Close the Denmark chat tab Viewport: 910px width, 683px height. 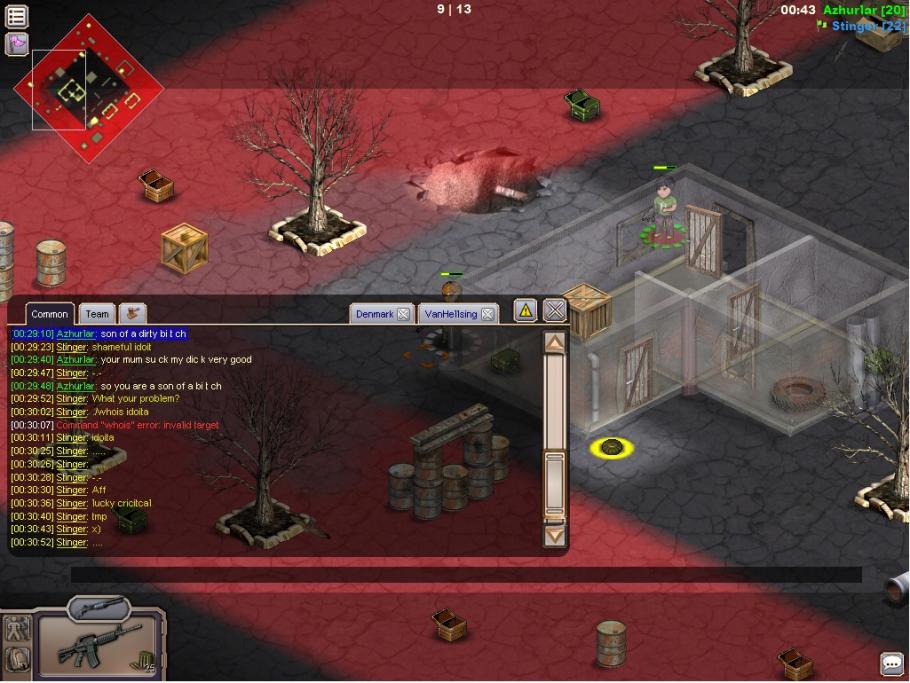click(x=403, y=314)
